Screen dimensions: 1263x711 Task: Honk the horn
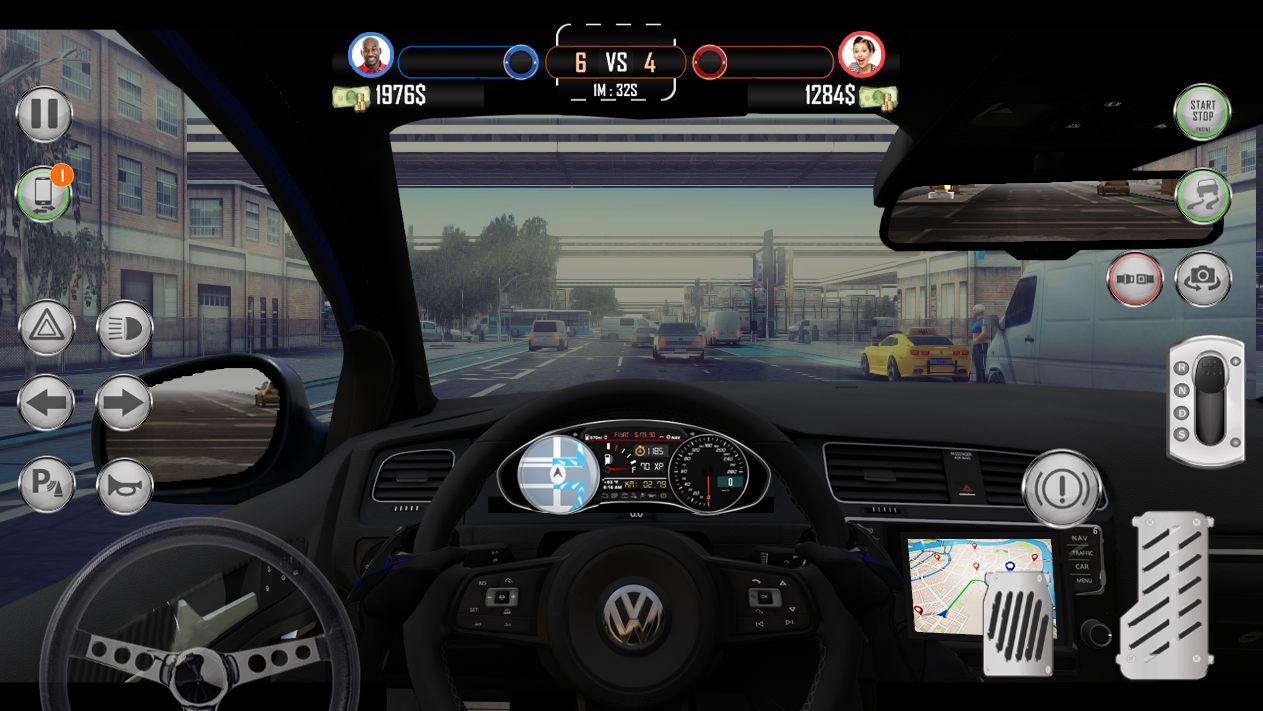124,486
